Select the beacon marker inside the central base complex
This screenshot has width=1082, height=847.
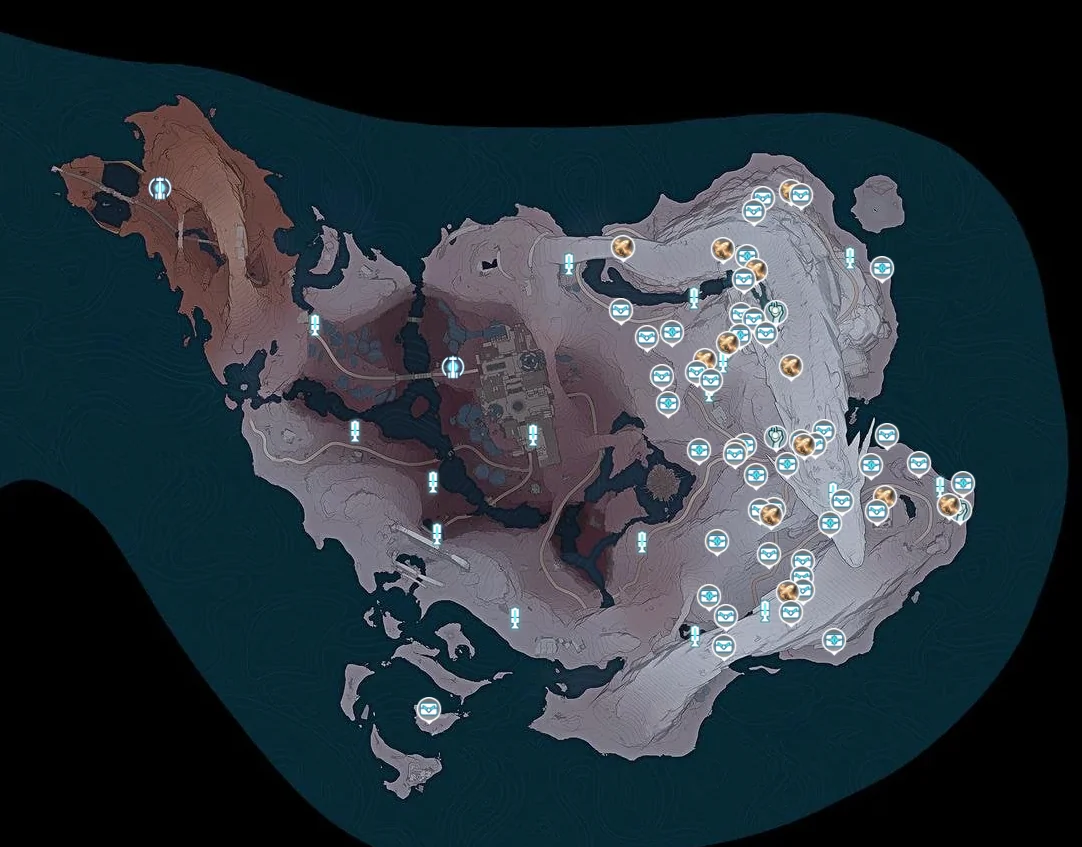533,435
